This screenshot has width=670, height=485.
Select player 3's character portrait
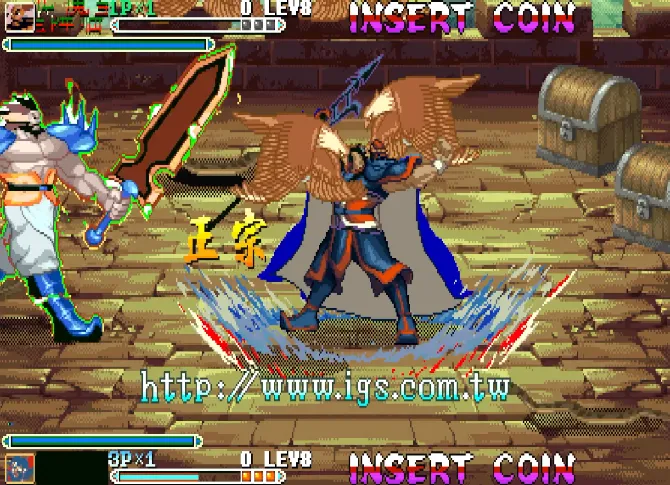click(x=19, y=468)
